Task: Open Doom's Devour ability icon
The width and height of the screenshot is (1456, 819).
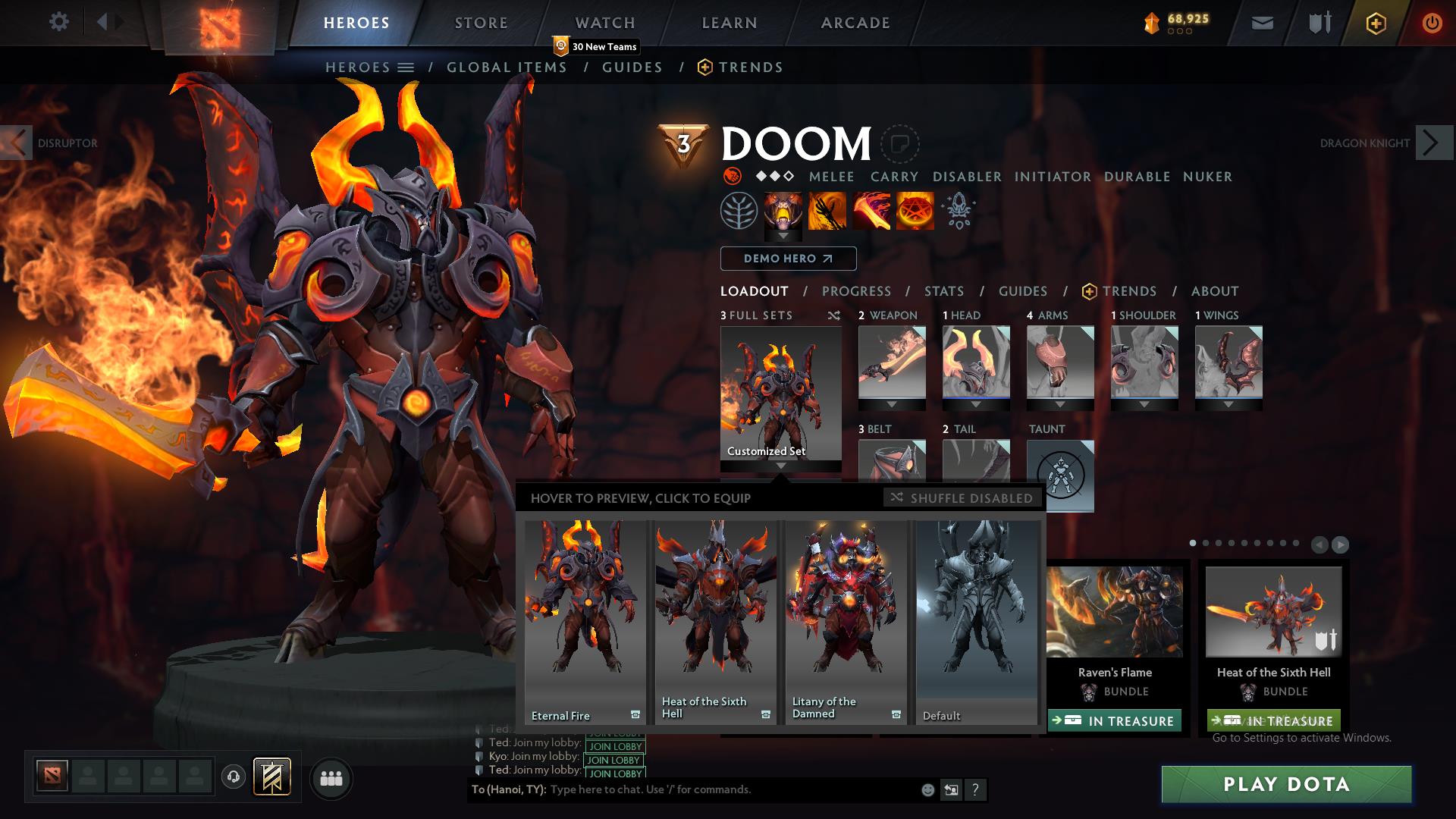Action: tap(783, 211)
